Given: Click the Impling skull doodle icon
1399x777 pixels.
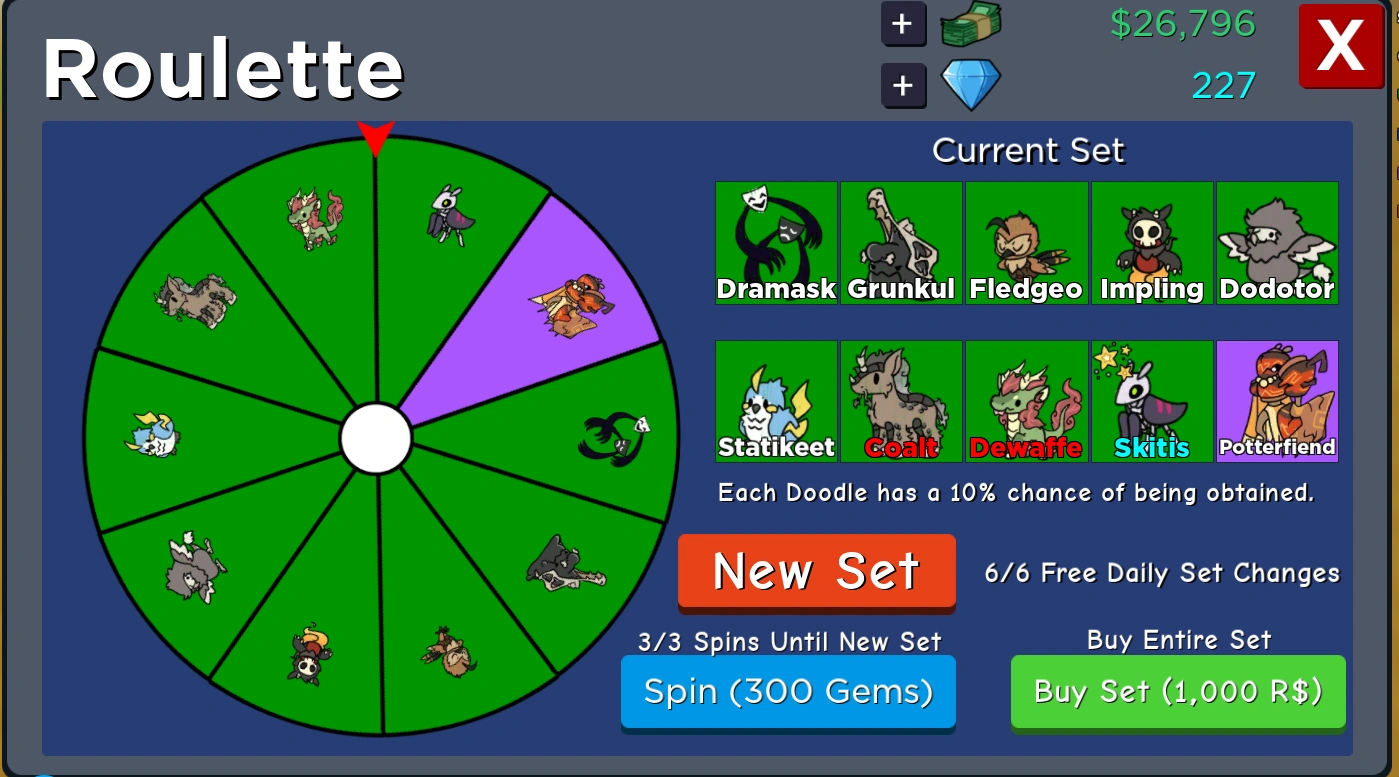Looking at the screenshot, I should click(x=1151, y=235).
